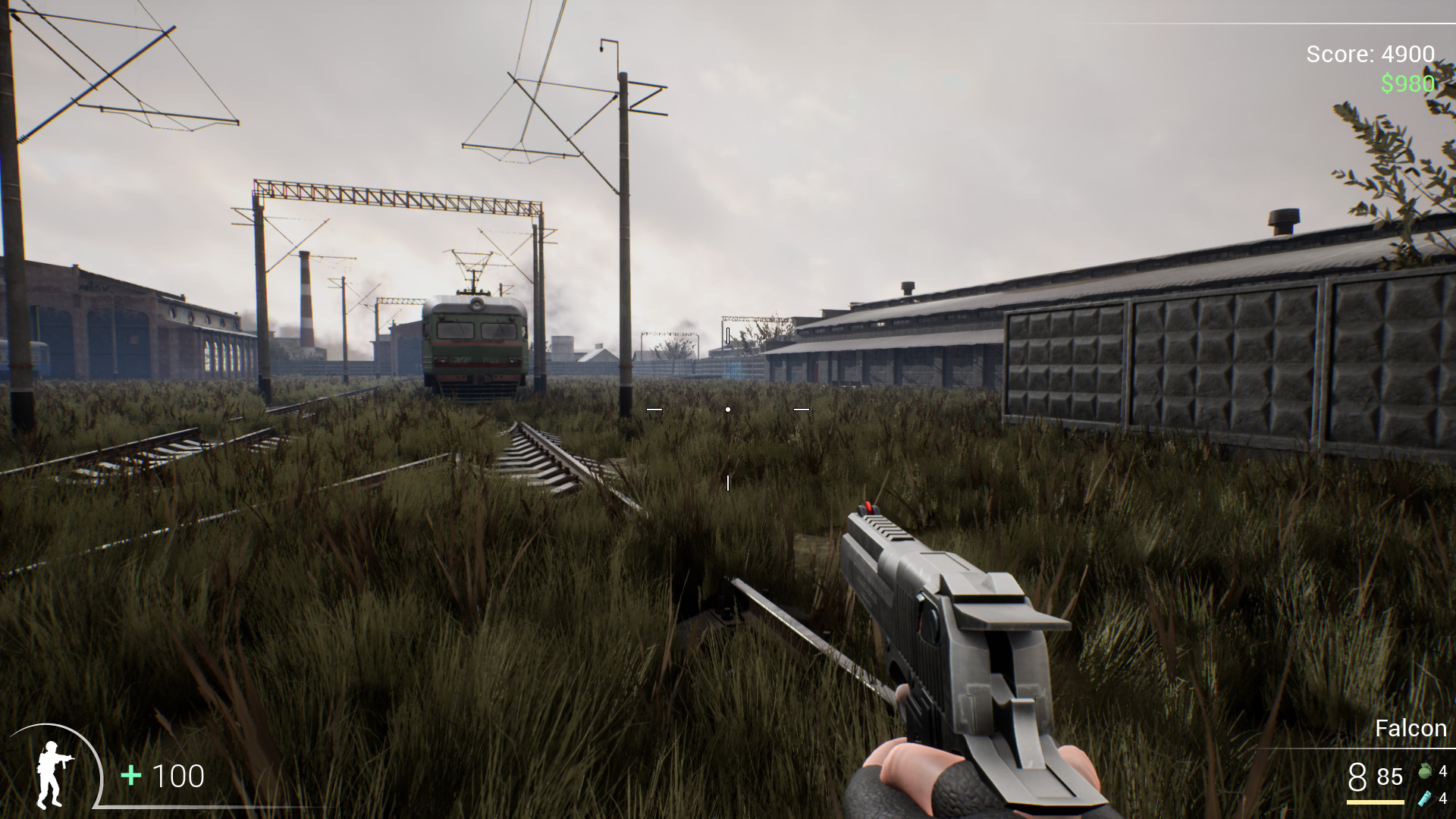
Task: Click the crosshair center dot
Action: (728, 409)
